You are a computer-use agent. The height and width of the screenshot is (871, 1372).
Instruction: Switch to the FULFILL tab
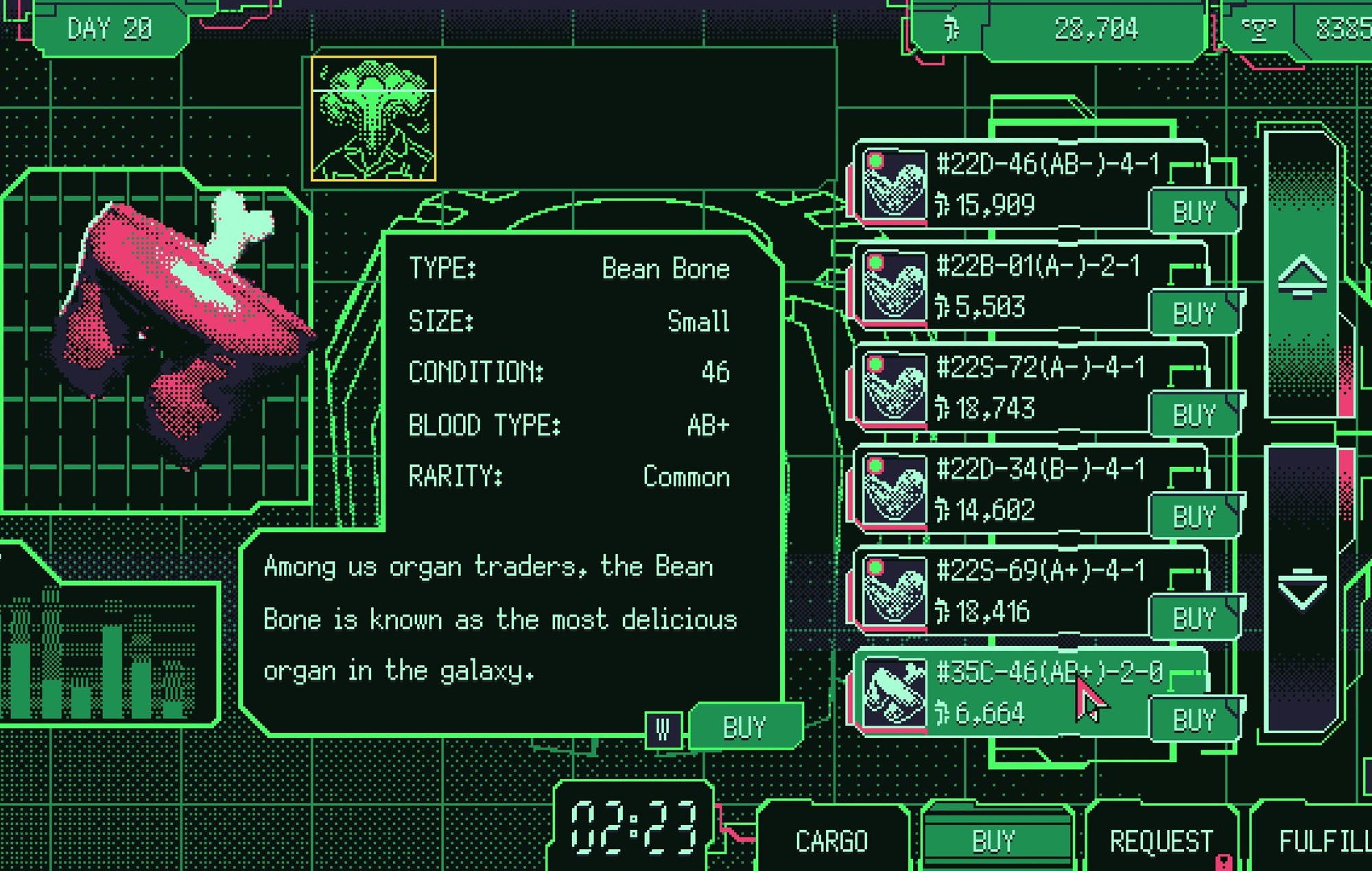[1321, 841]
